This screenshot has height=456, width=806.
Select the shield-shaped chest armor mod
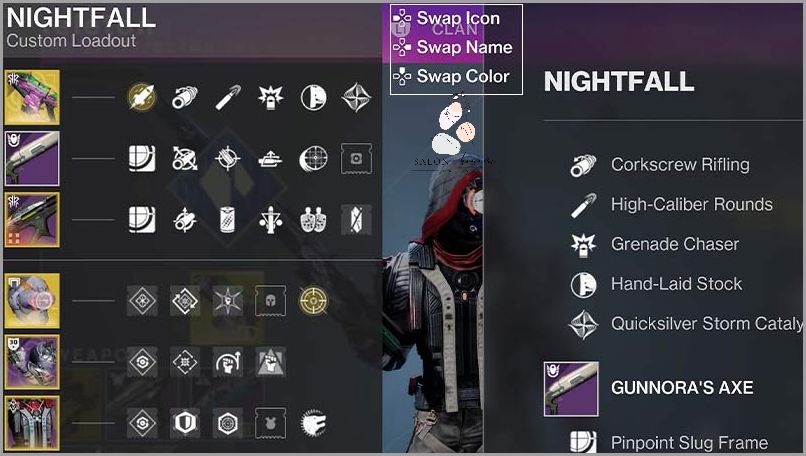point(184,423)
